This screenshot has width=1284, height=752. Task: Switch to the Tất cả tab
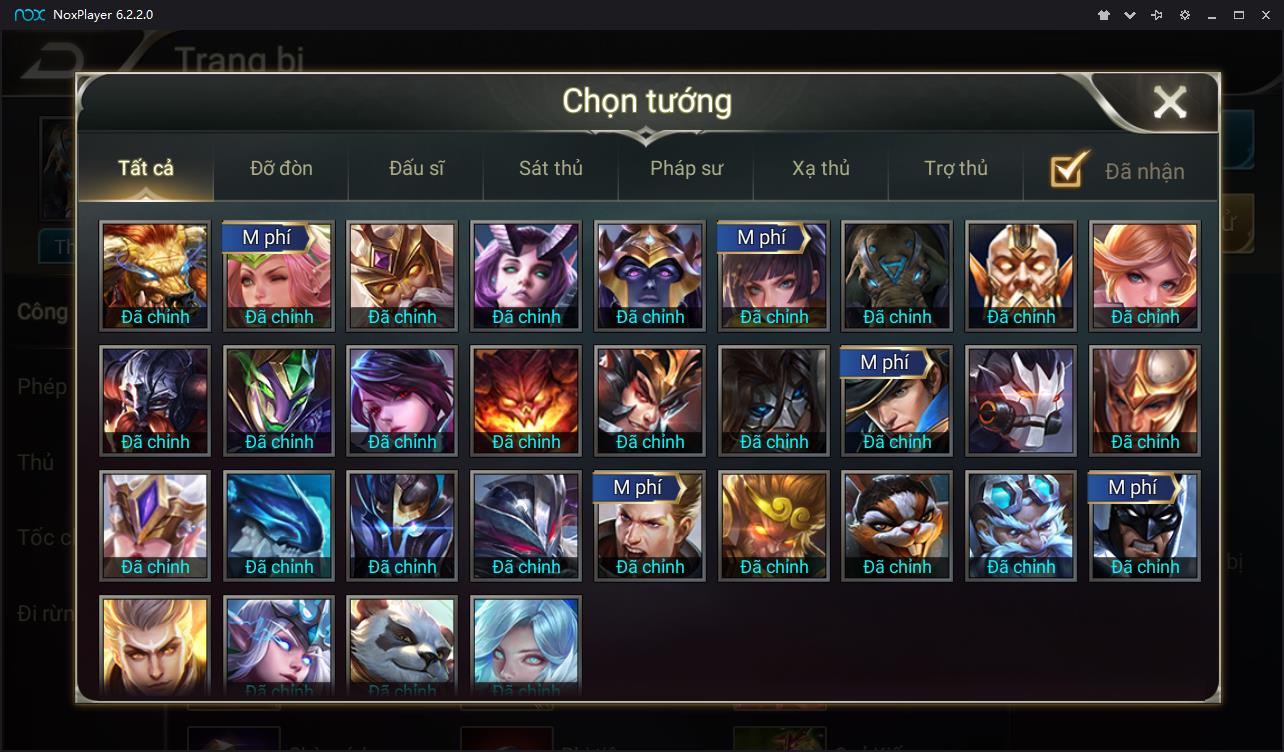coord(146,168)
